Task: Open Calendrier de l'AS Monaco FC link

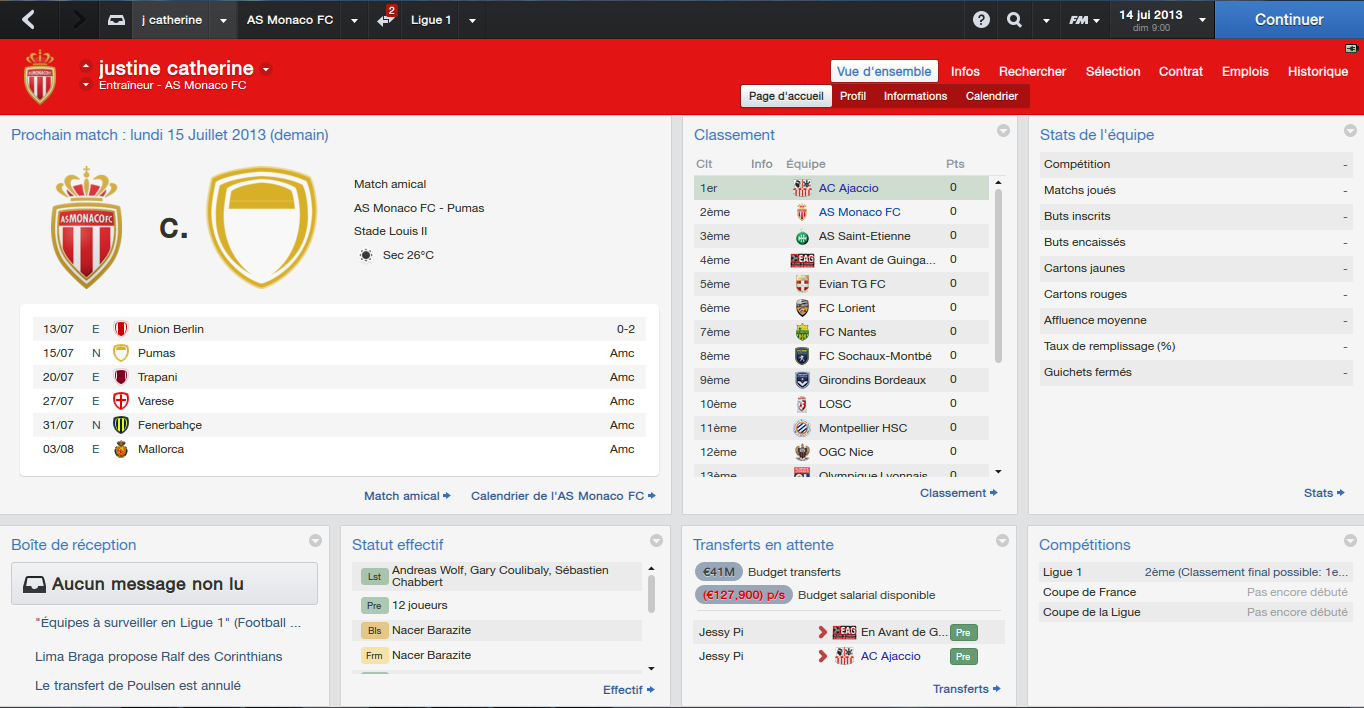Action: [562, 496]
